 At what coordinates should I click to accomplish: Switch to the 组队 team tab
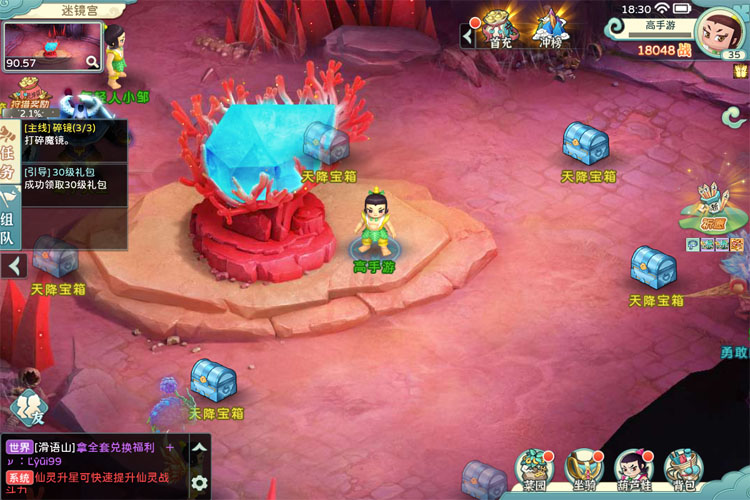[x=9, y=226]
